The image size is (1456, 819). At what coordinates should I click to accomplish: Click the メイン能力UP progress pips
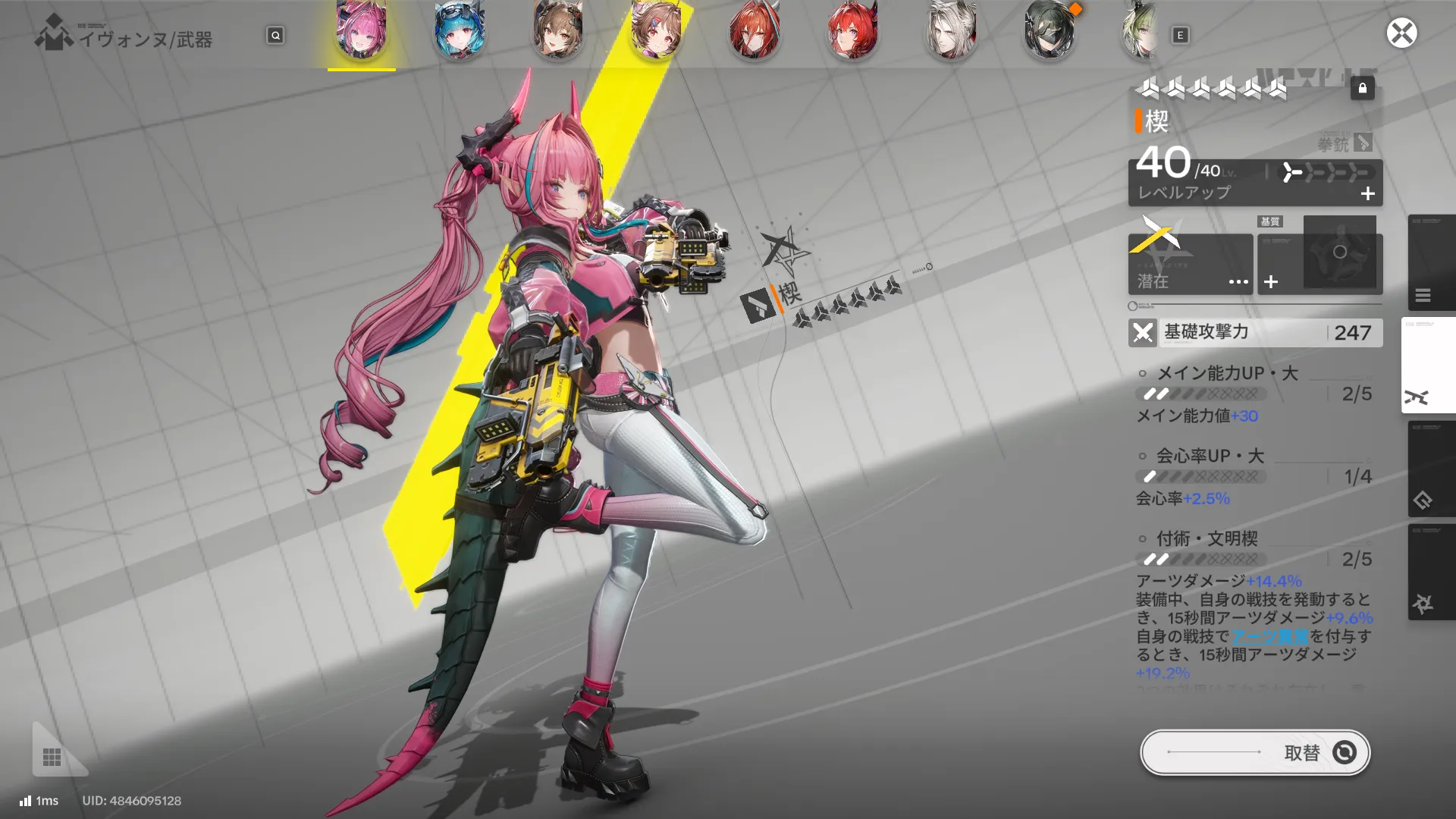pyautogui.click(x=1200, y=394)
